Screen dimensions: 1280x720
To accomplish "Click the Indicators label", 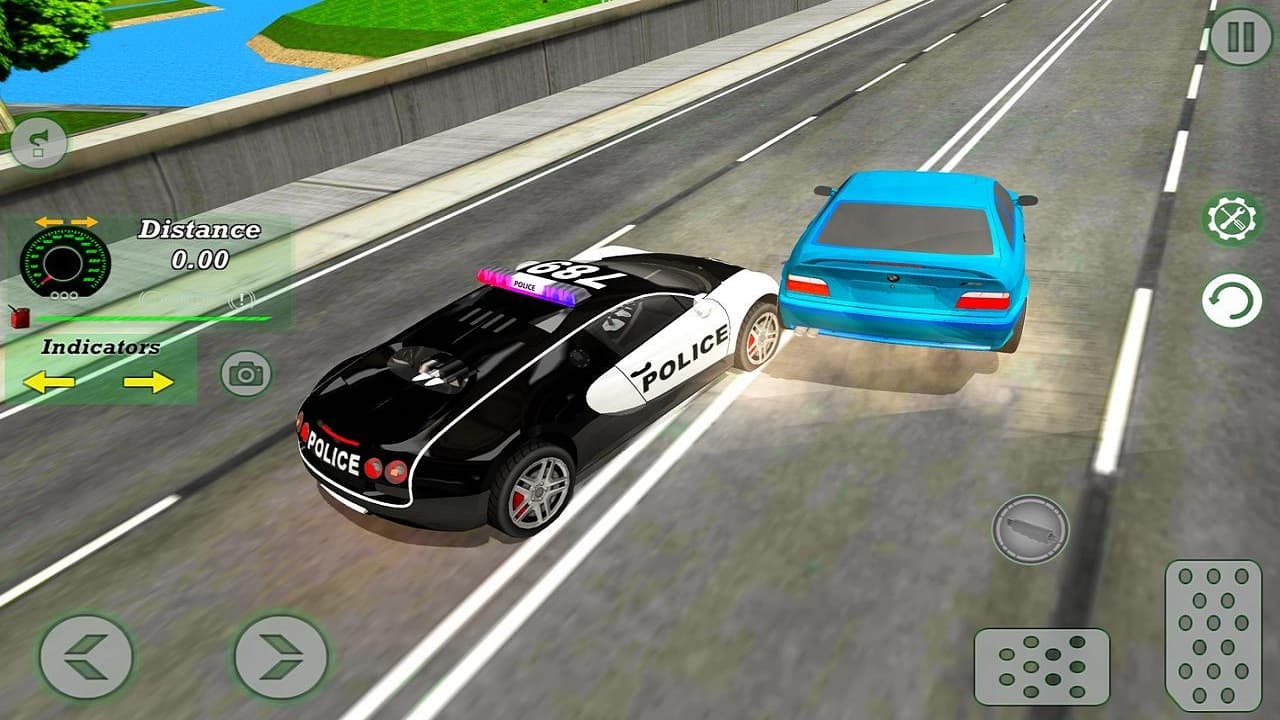I will pyautogui.click(x=100, y=349).
